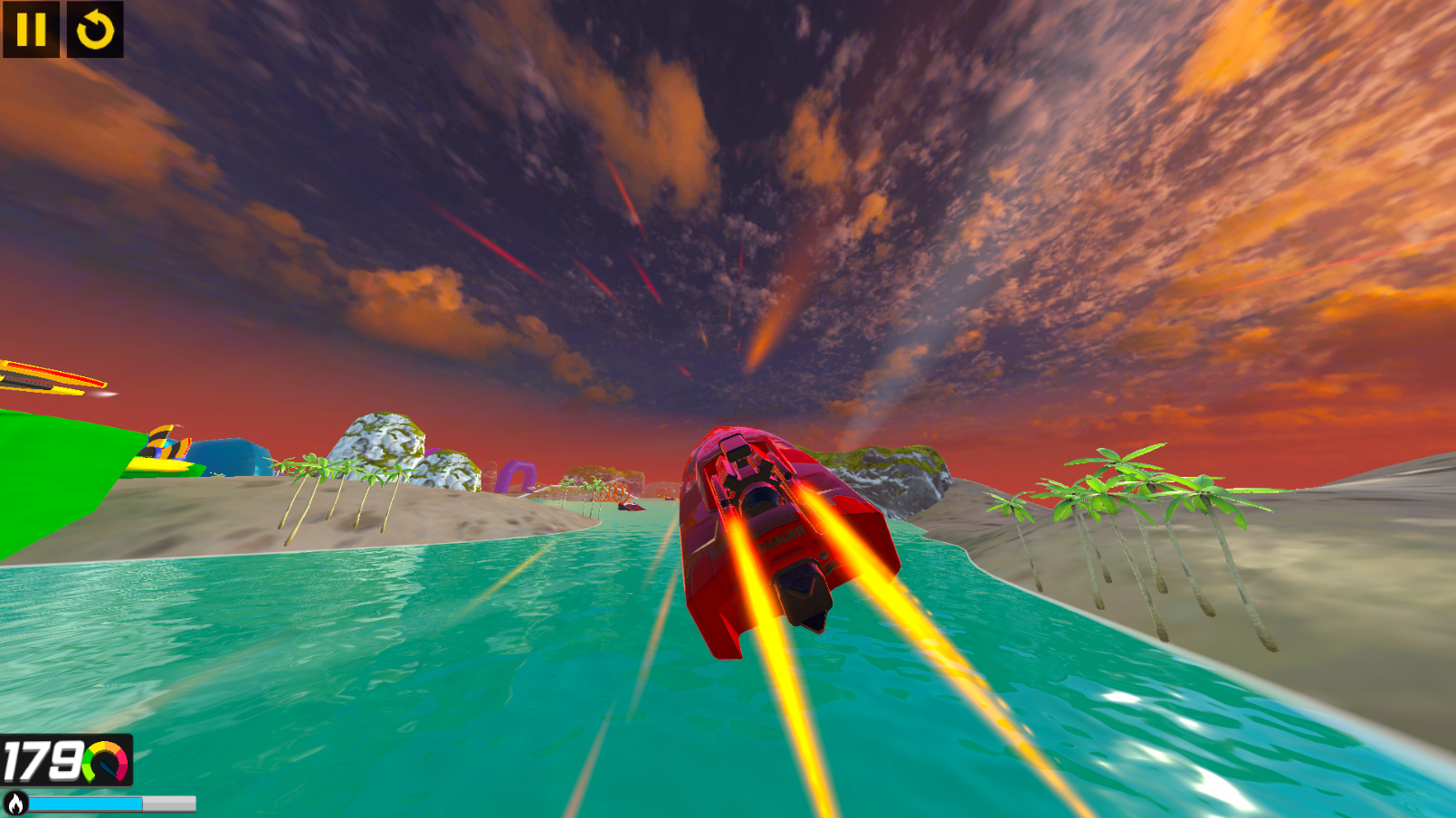The height and width of the screenshot is (818, 1456).
Task: Restart the race with the restart icon
Action: 93,31
